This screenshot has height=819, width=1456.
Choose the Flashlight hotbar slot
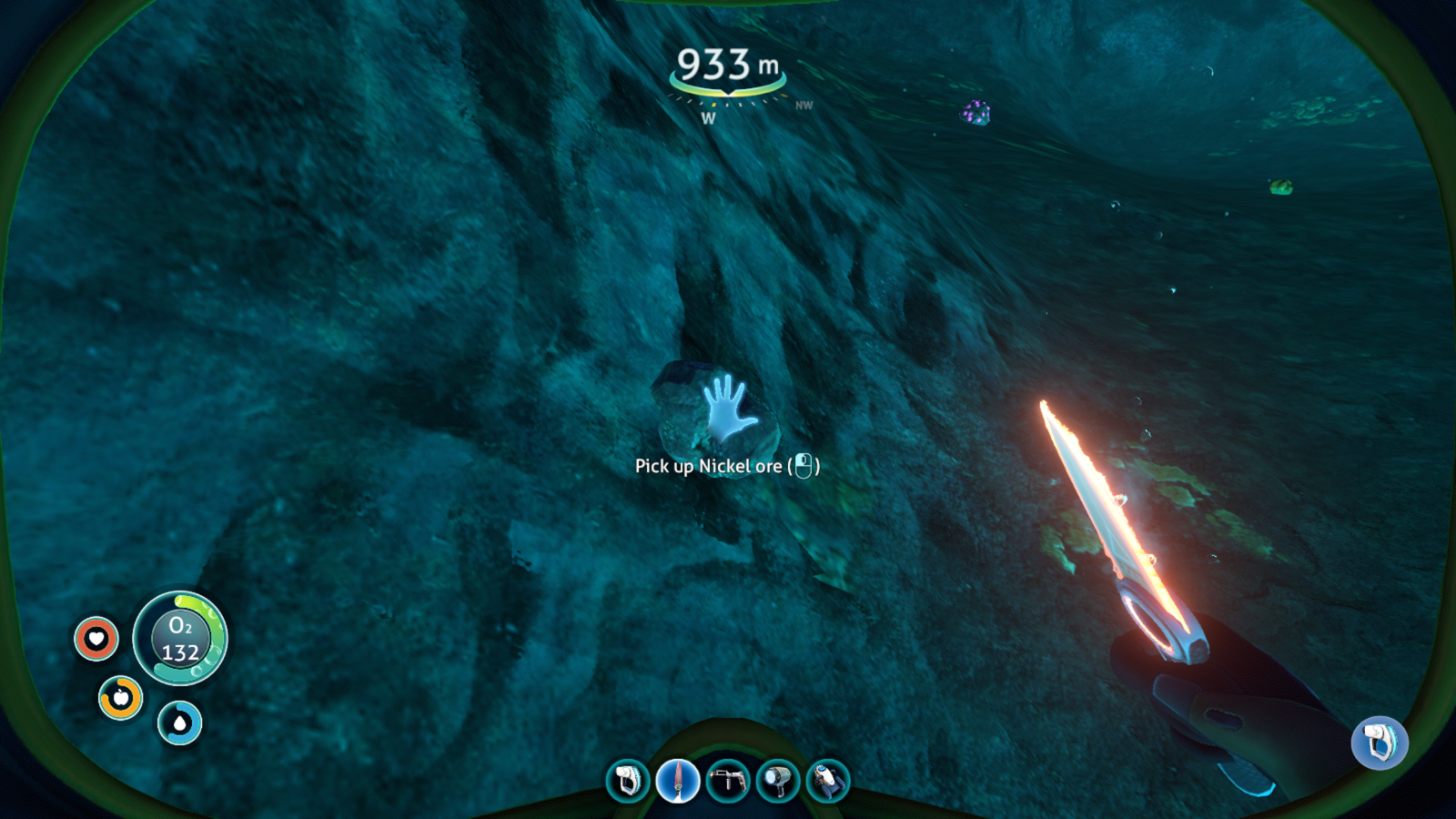tap(778, 781)
